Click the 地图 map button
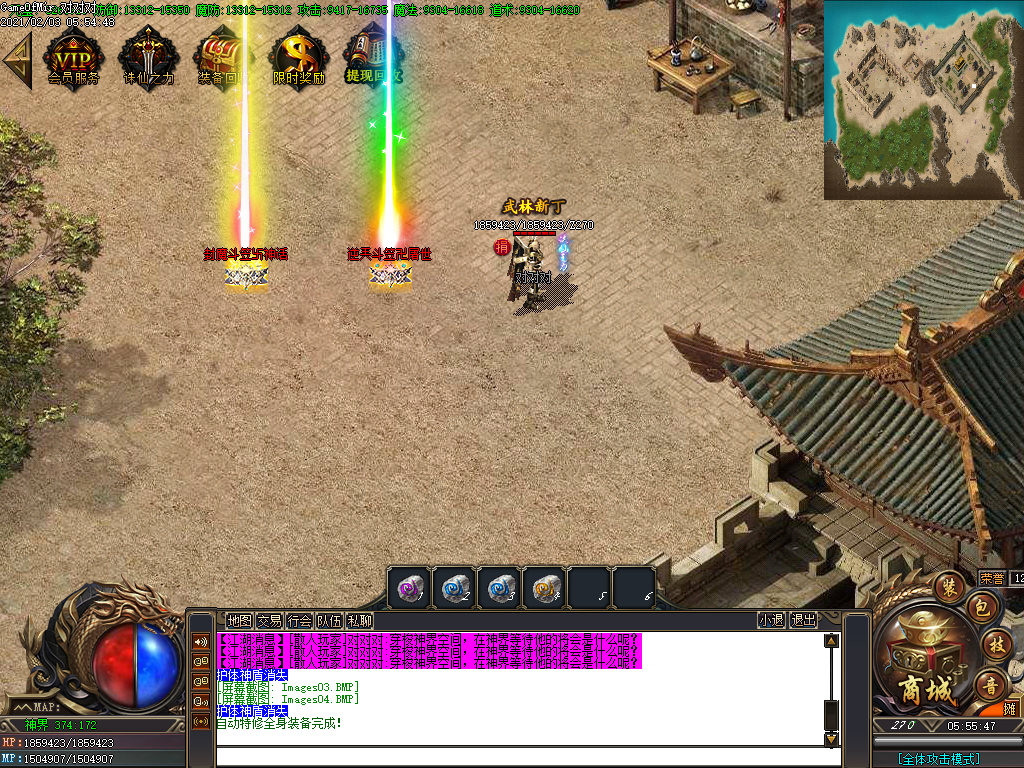 (x=239, y=621)
